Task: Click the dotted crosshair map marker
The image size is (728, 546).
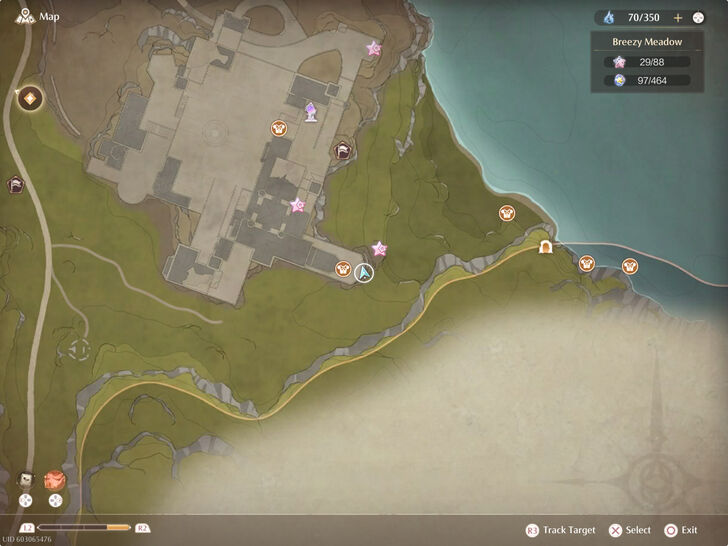Action: (x=79, y=351)
